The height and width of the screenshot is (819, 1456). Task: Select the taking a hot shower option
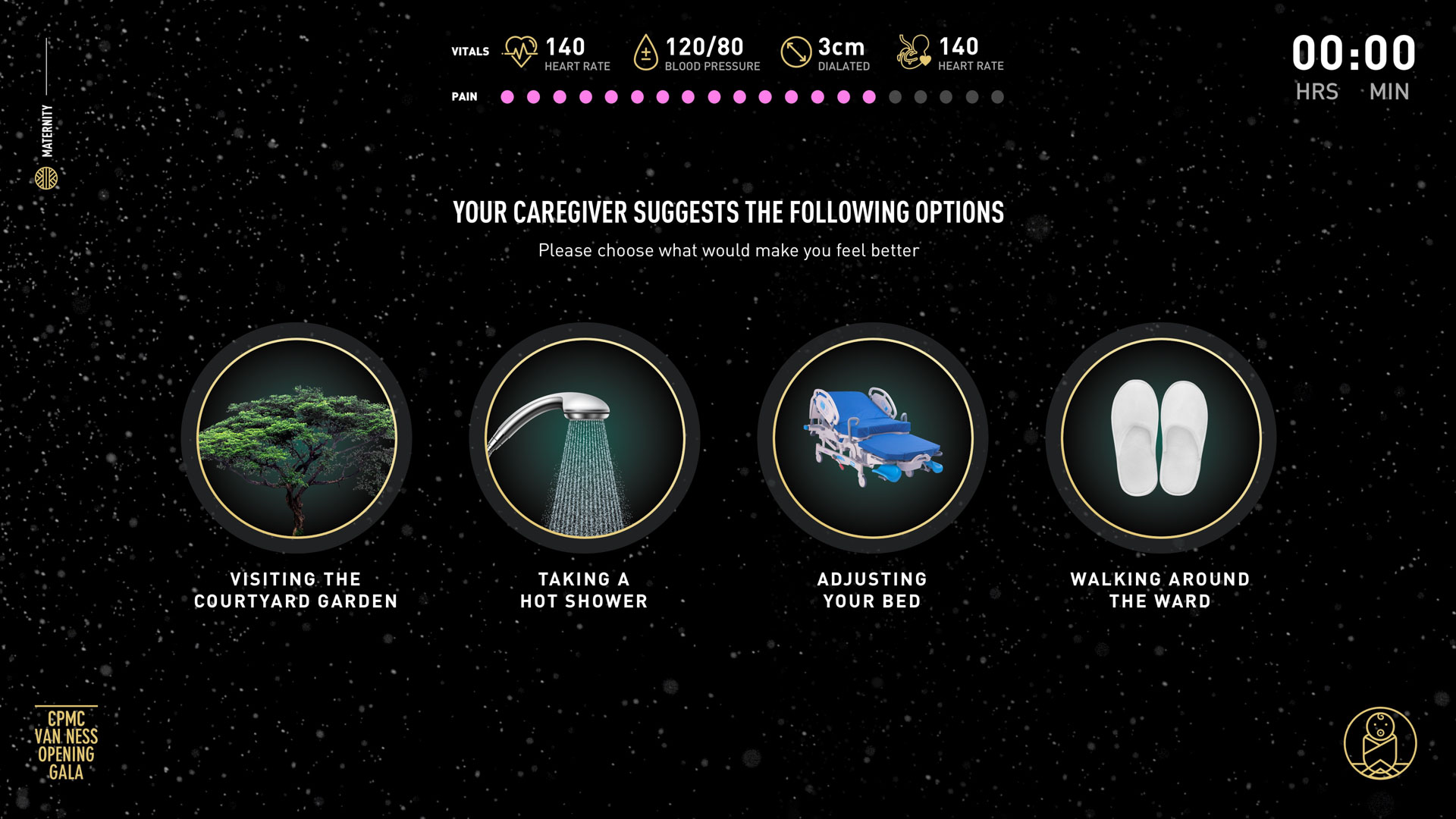click(585, 438)
